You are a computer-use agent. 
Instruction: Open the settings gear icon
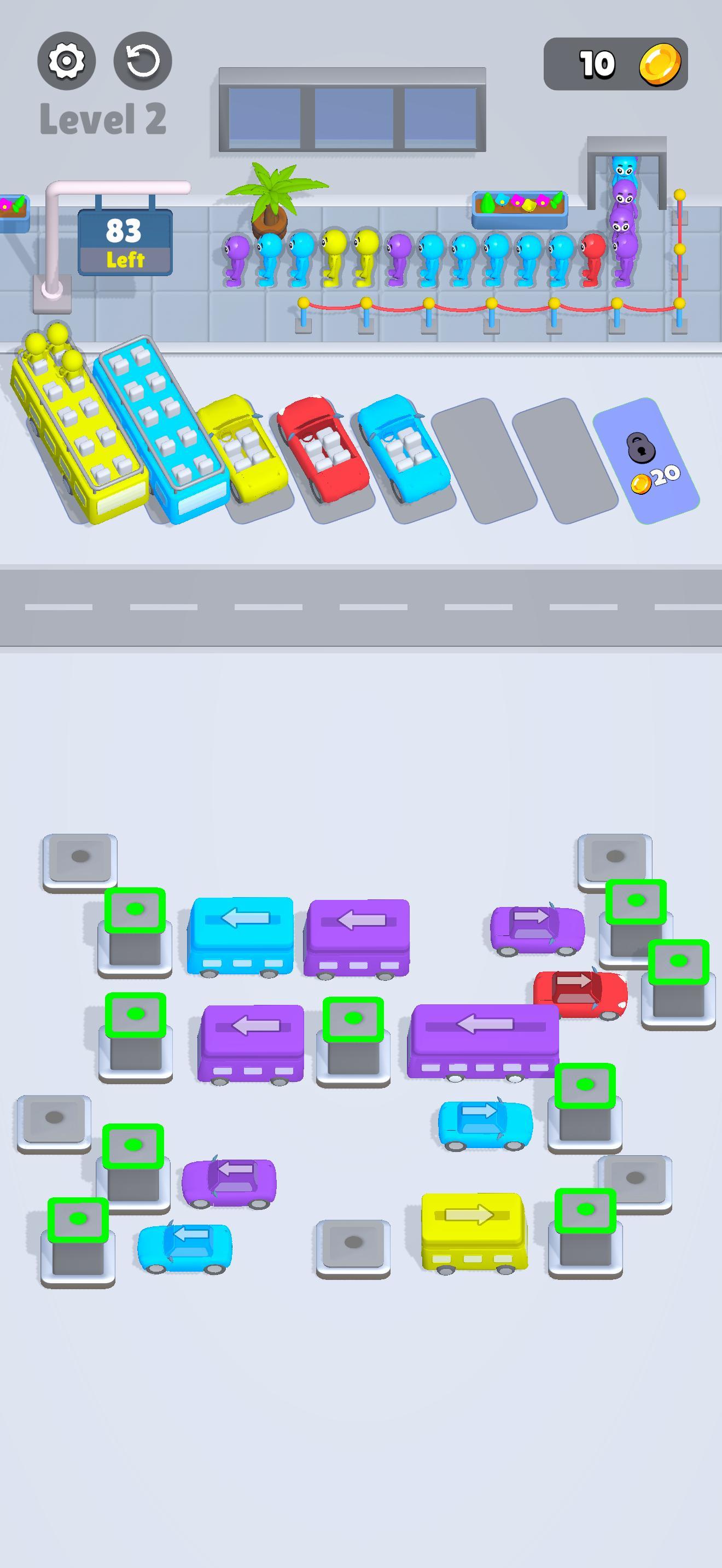[x=67, y=61]
